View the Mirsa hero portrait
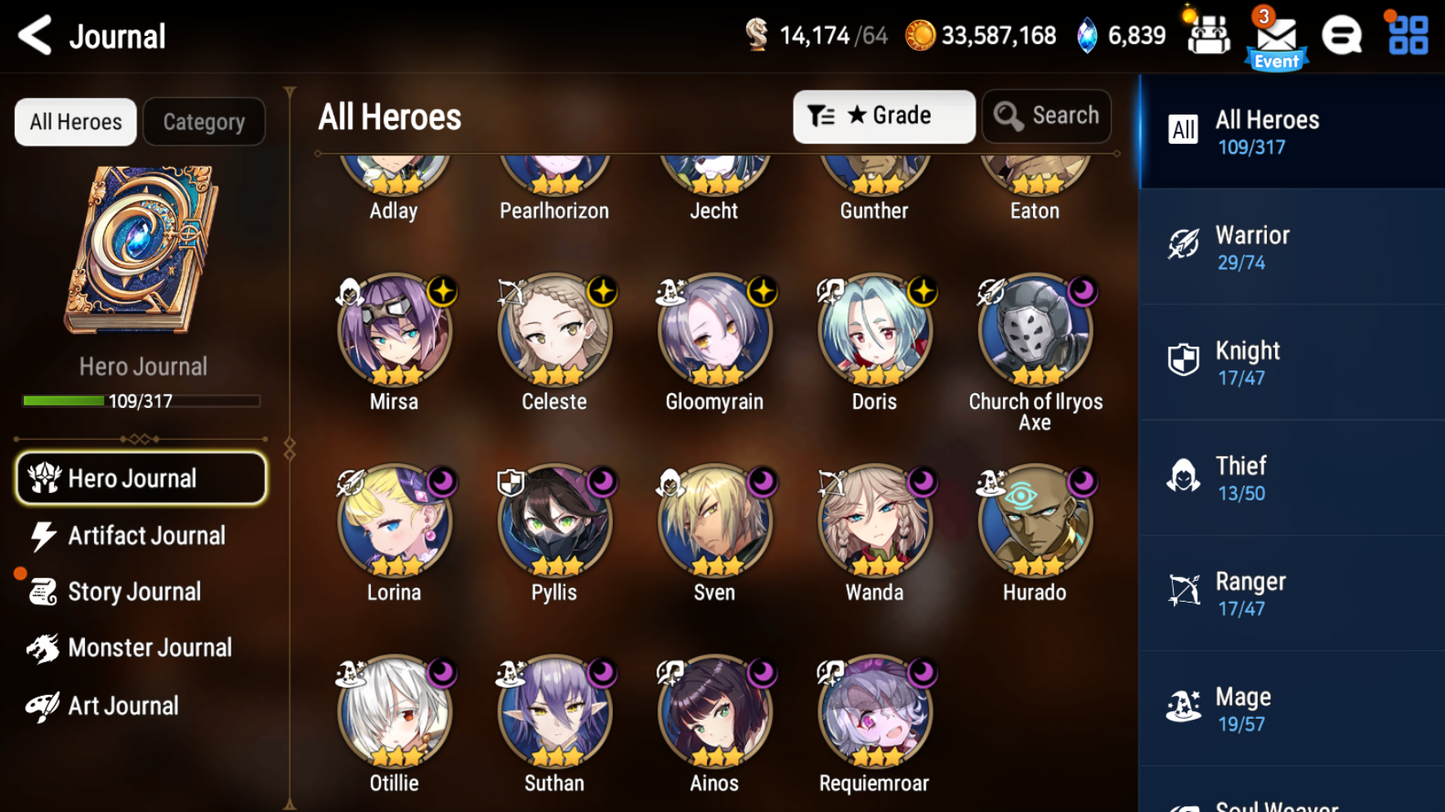The image size is (1445, 812). pyautogui.click(x=394, y=330)
